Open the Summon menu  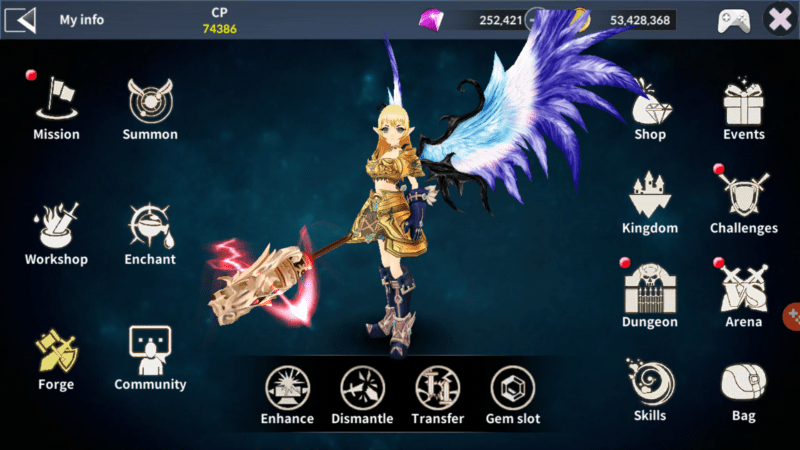pos(150,103)
